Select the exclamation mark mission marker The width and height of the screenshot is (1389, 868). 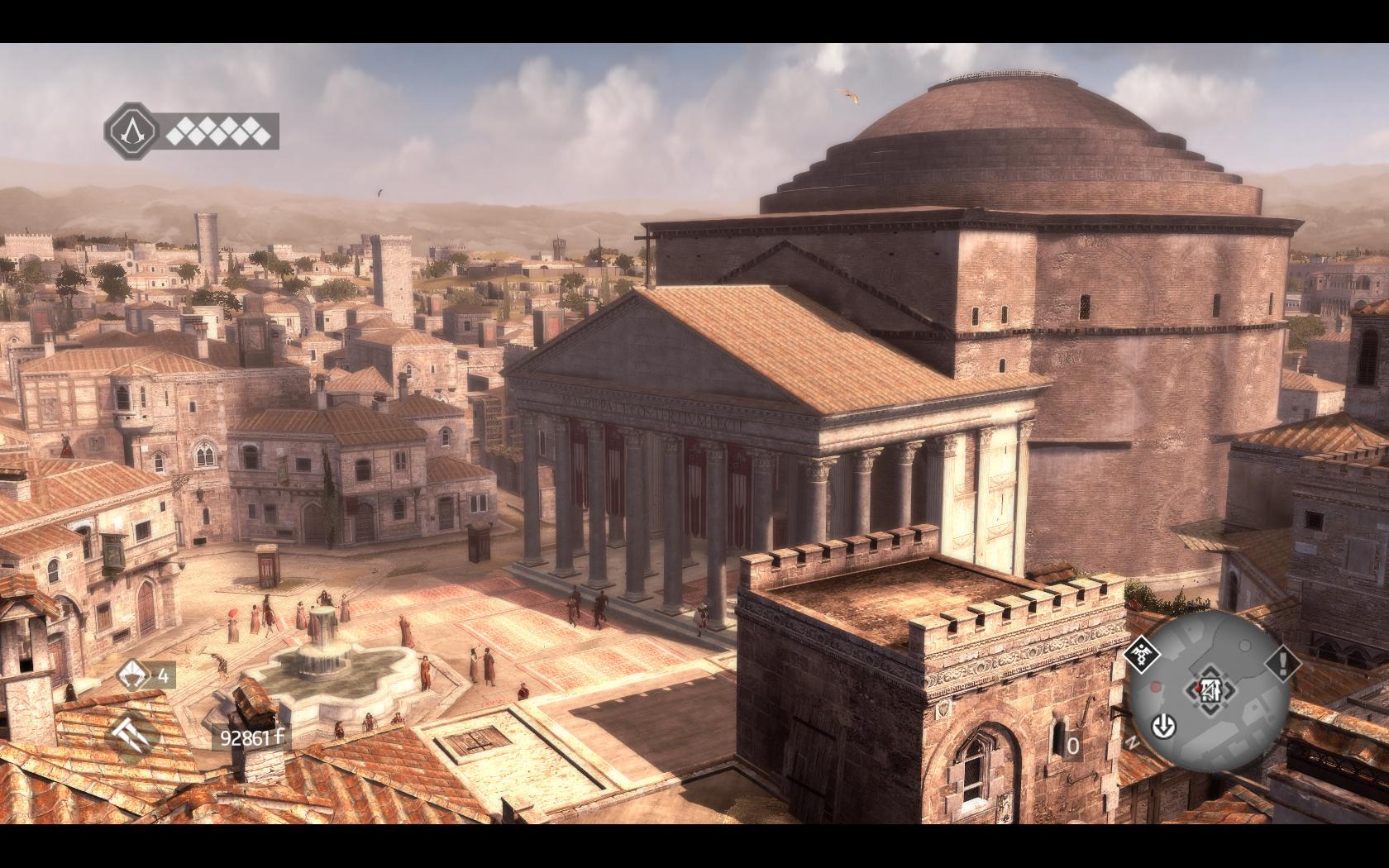1282,661
